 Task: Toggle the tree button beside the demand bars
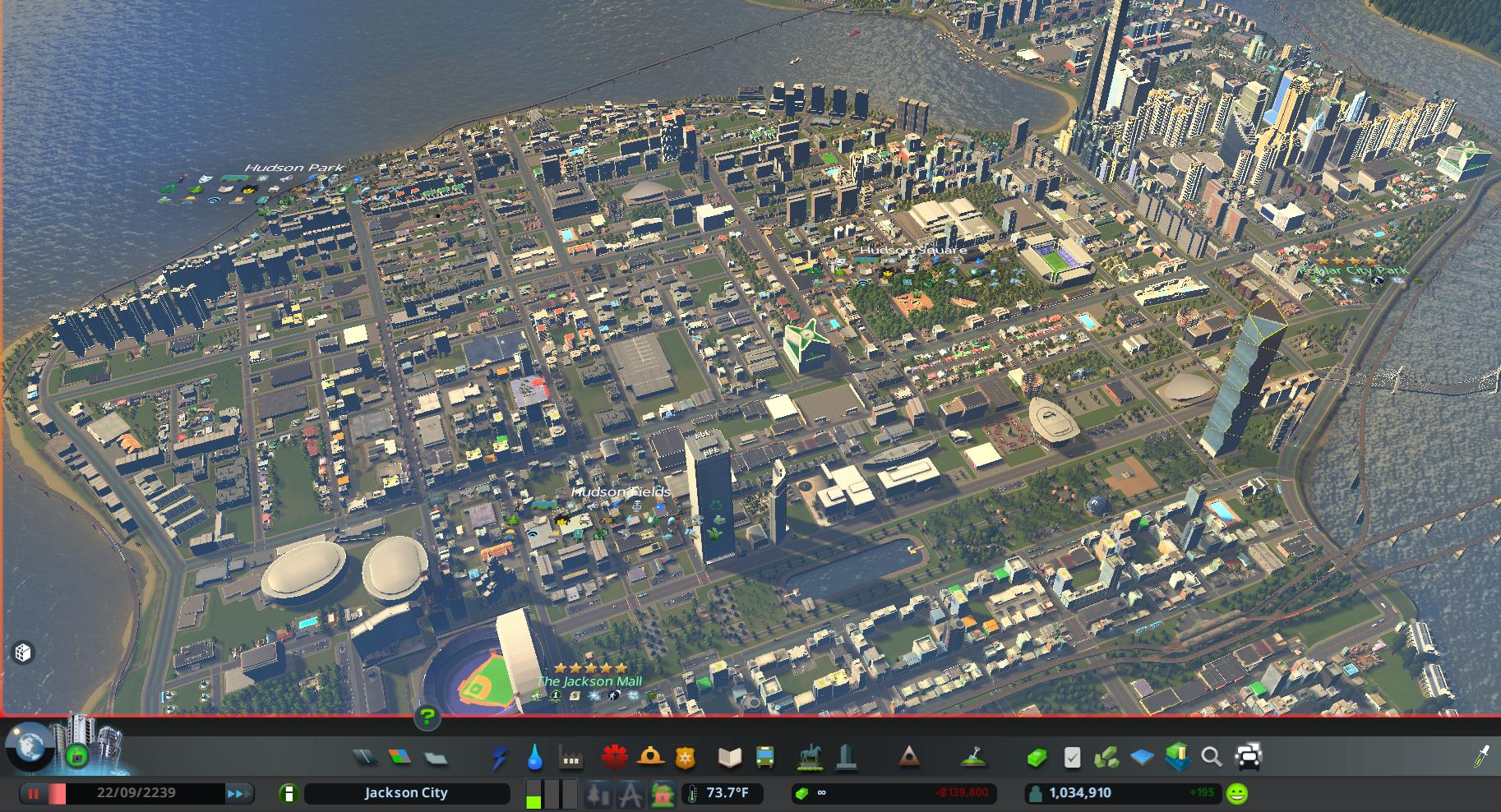pos(598,793)
